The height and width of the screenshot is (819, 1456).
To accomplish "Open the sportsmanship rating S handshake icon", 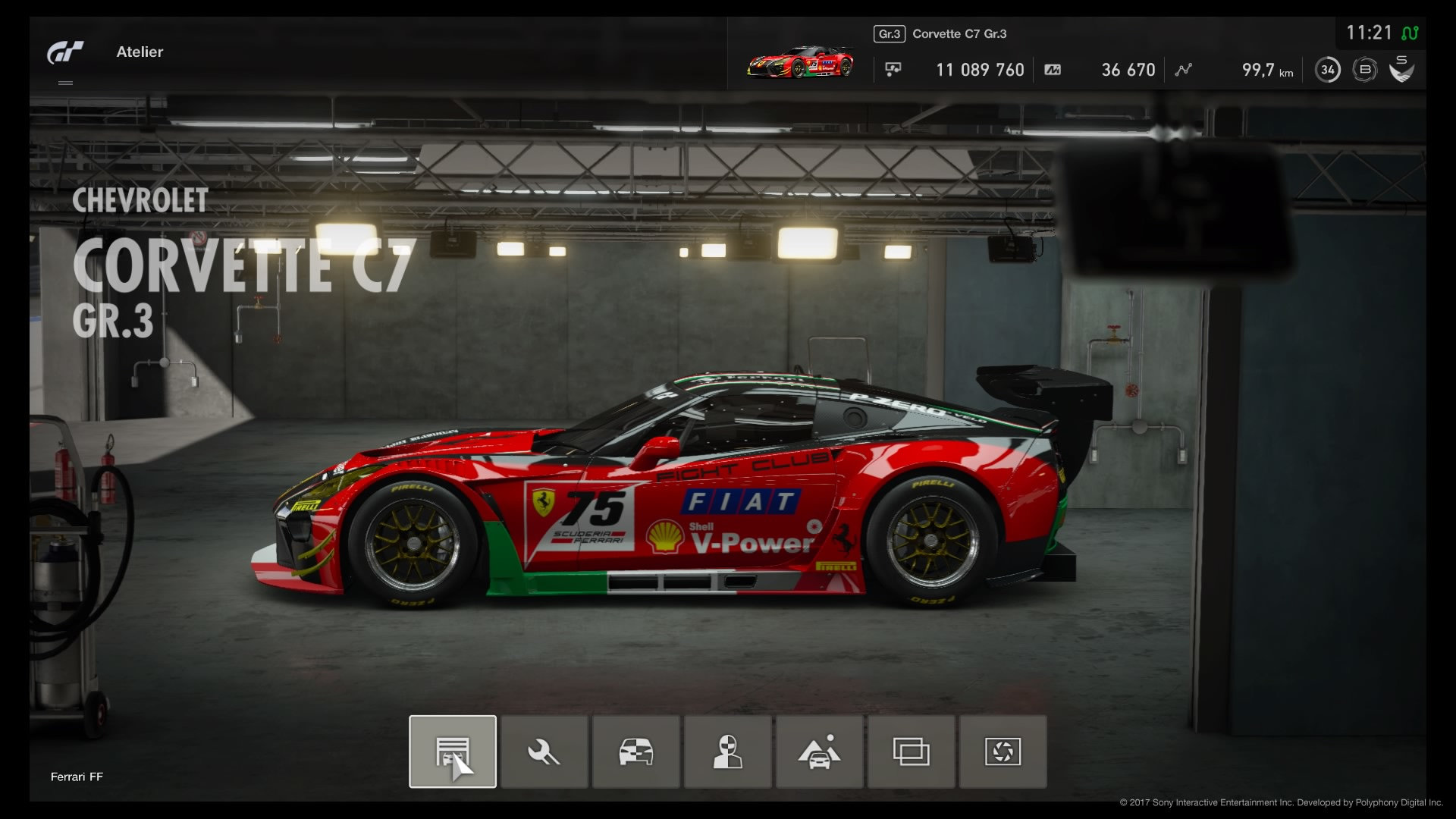I will [x=1401, y=69].
